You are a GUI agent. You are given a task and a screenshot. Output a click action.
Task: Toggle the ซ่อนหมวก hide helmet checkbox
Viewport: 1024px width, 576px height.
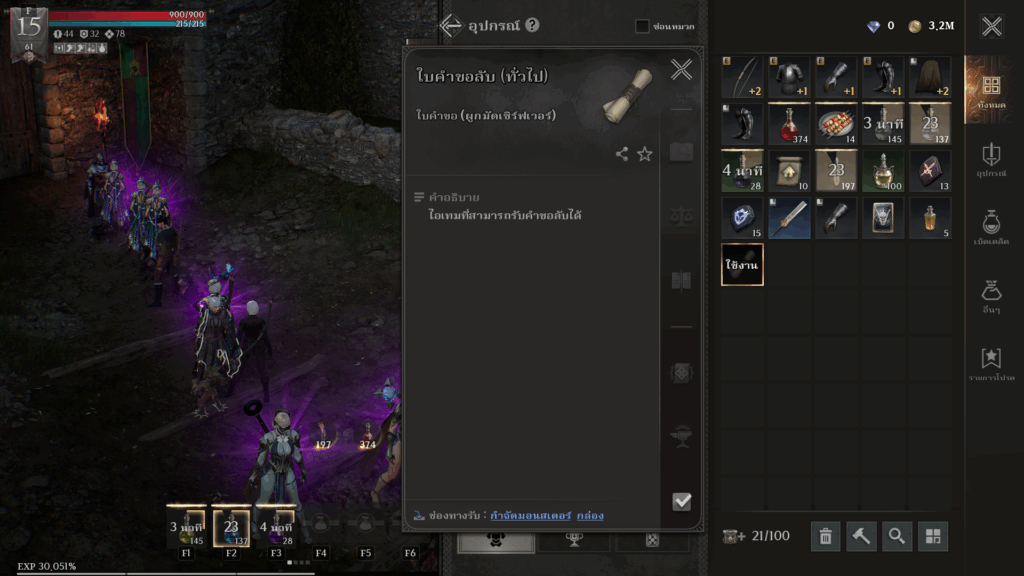pos(642,26)
